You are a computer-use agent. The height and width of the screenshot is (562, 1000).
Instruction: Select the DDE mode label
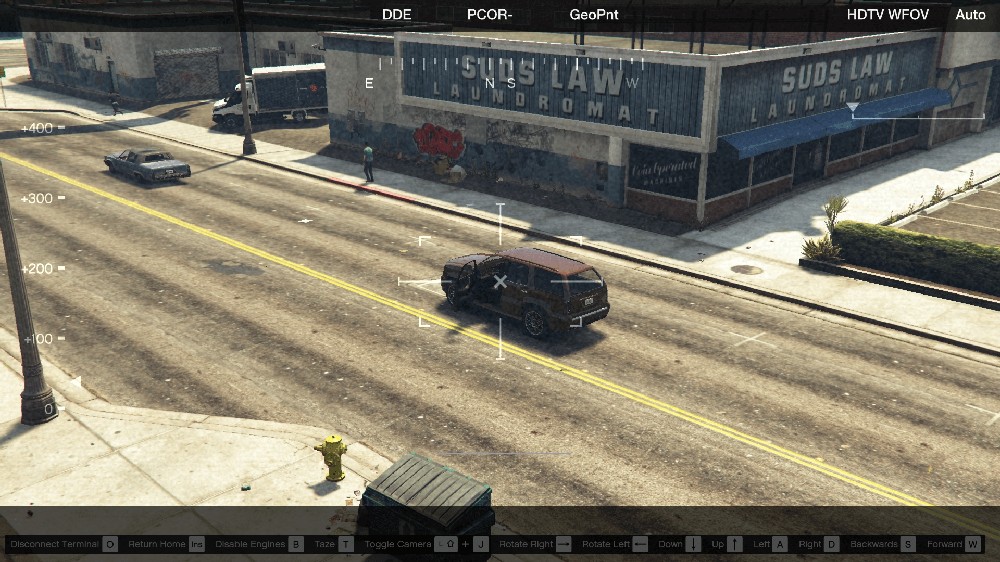click(x=396, y=15)
